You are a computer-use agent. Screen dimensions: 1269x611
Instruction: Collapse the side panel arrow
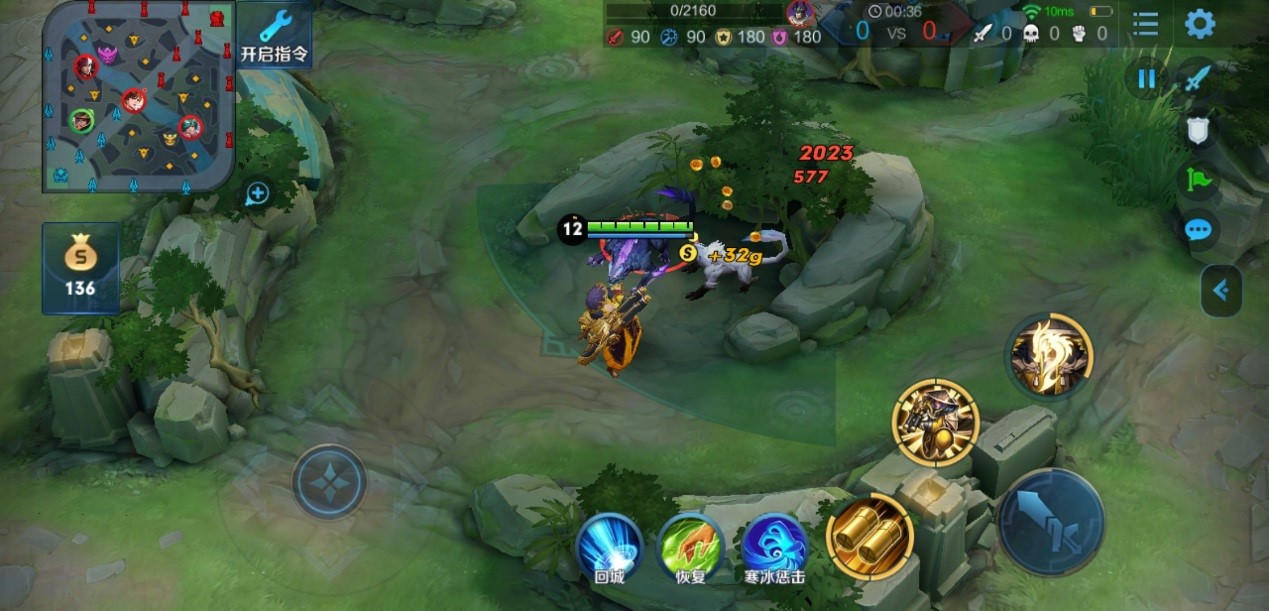click(1221, 290)
